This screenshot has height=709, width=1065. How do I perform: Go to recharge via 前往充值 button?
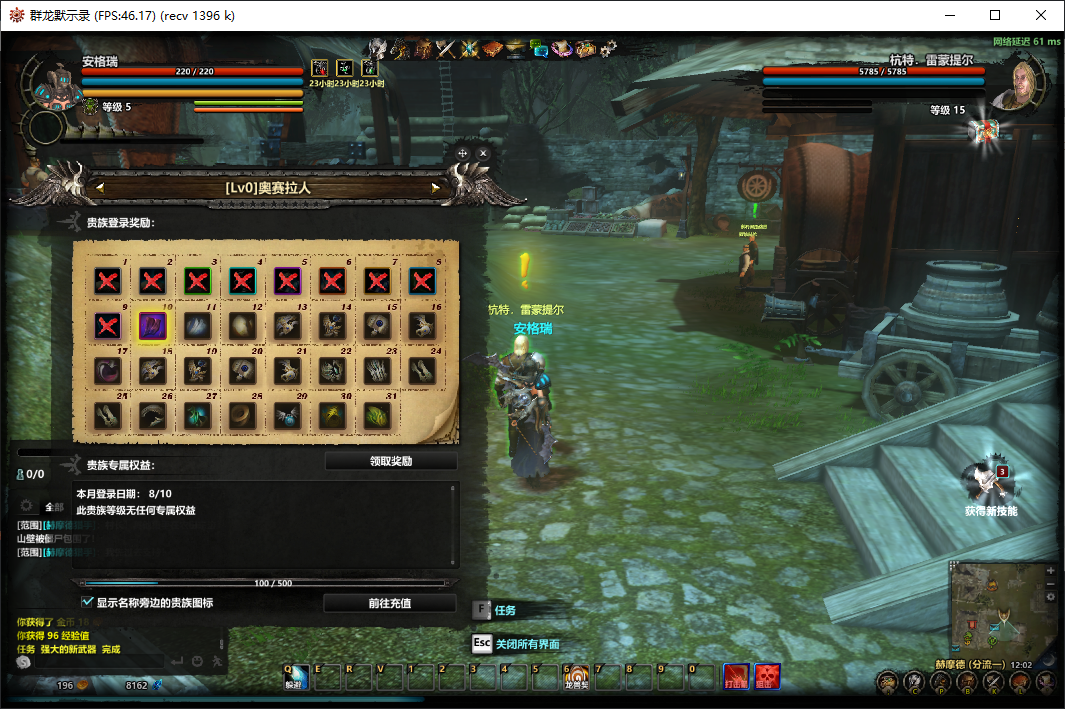click(390, 603)
